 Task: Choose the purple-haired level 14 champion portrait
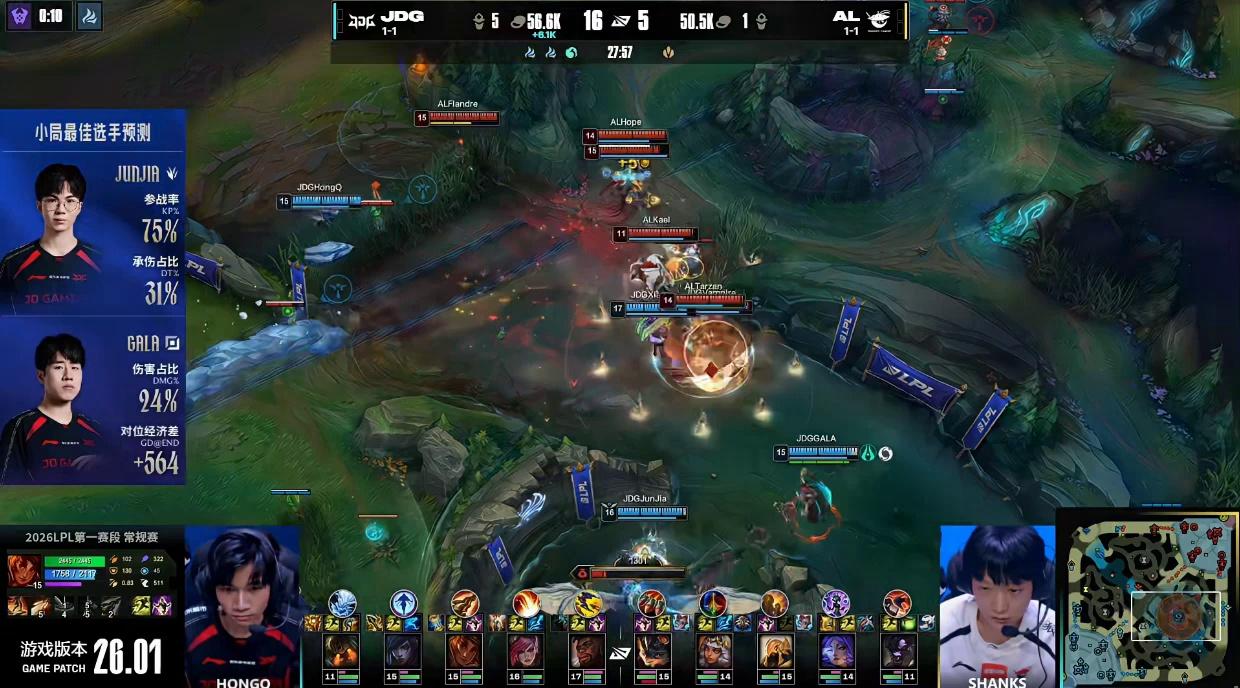tap(836, 651)
